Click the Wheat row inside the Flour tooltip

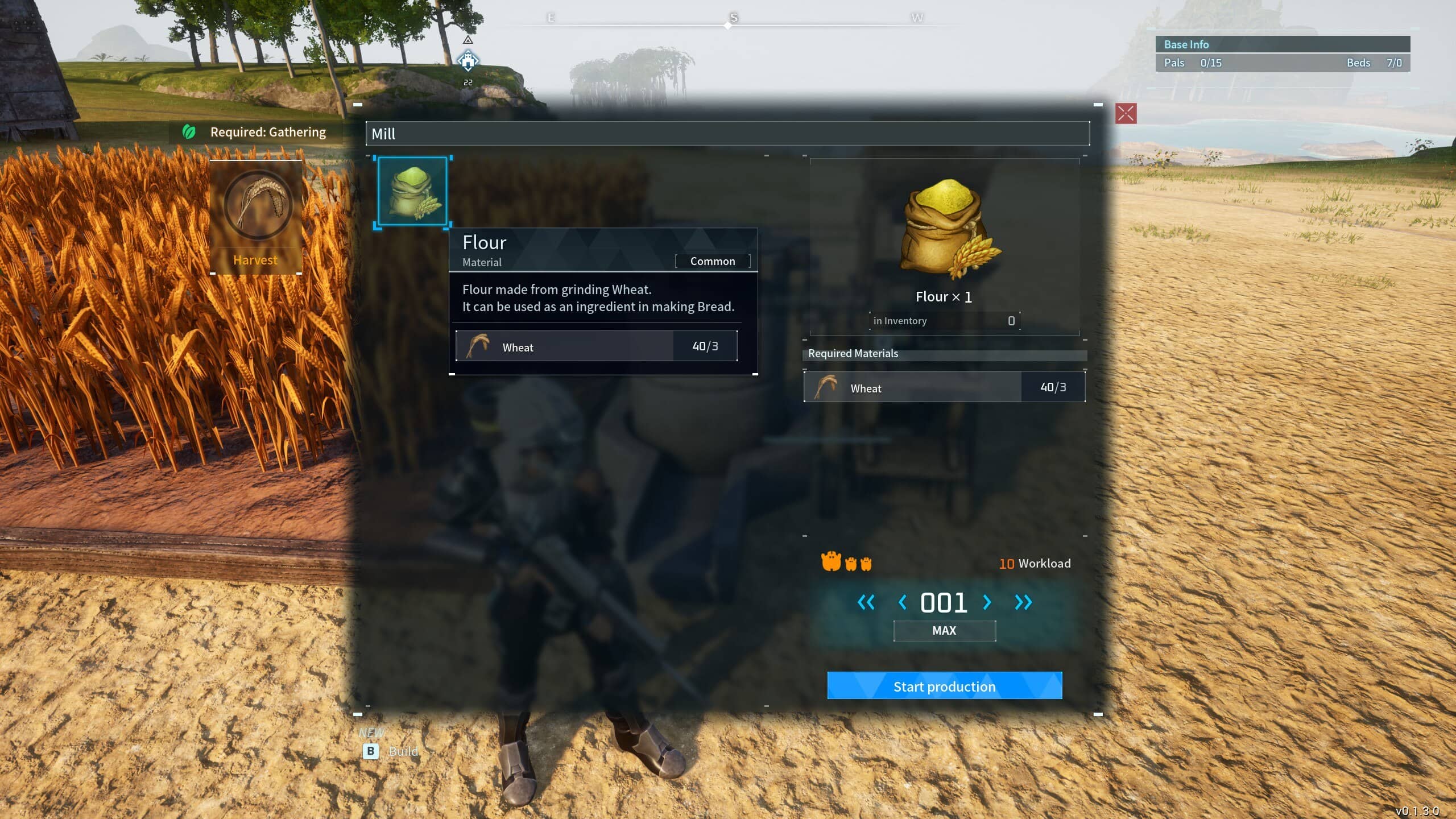click(596, 346)
